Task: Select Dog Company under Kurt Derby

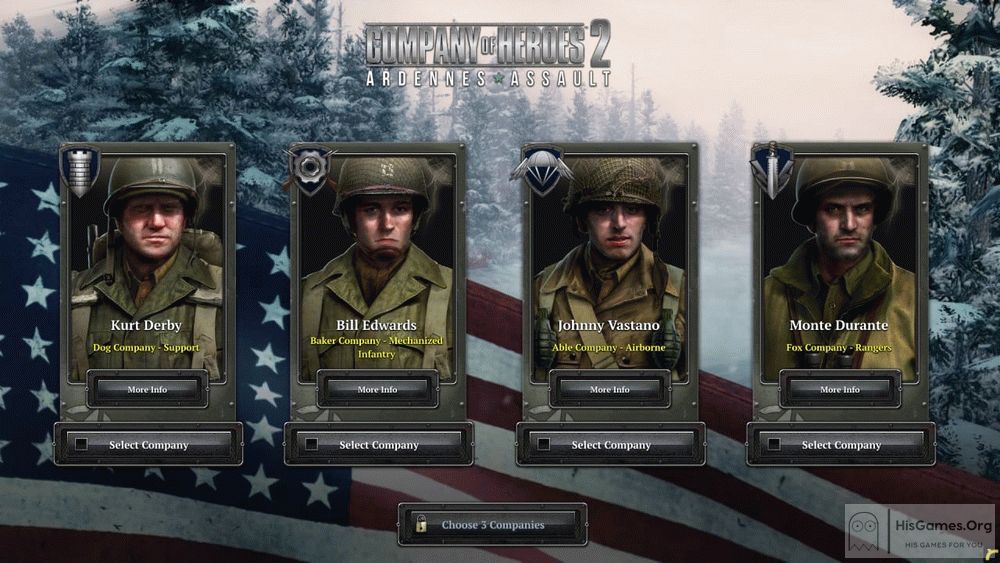Action: click(x=148, y=445)
